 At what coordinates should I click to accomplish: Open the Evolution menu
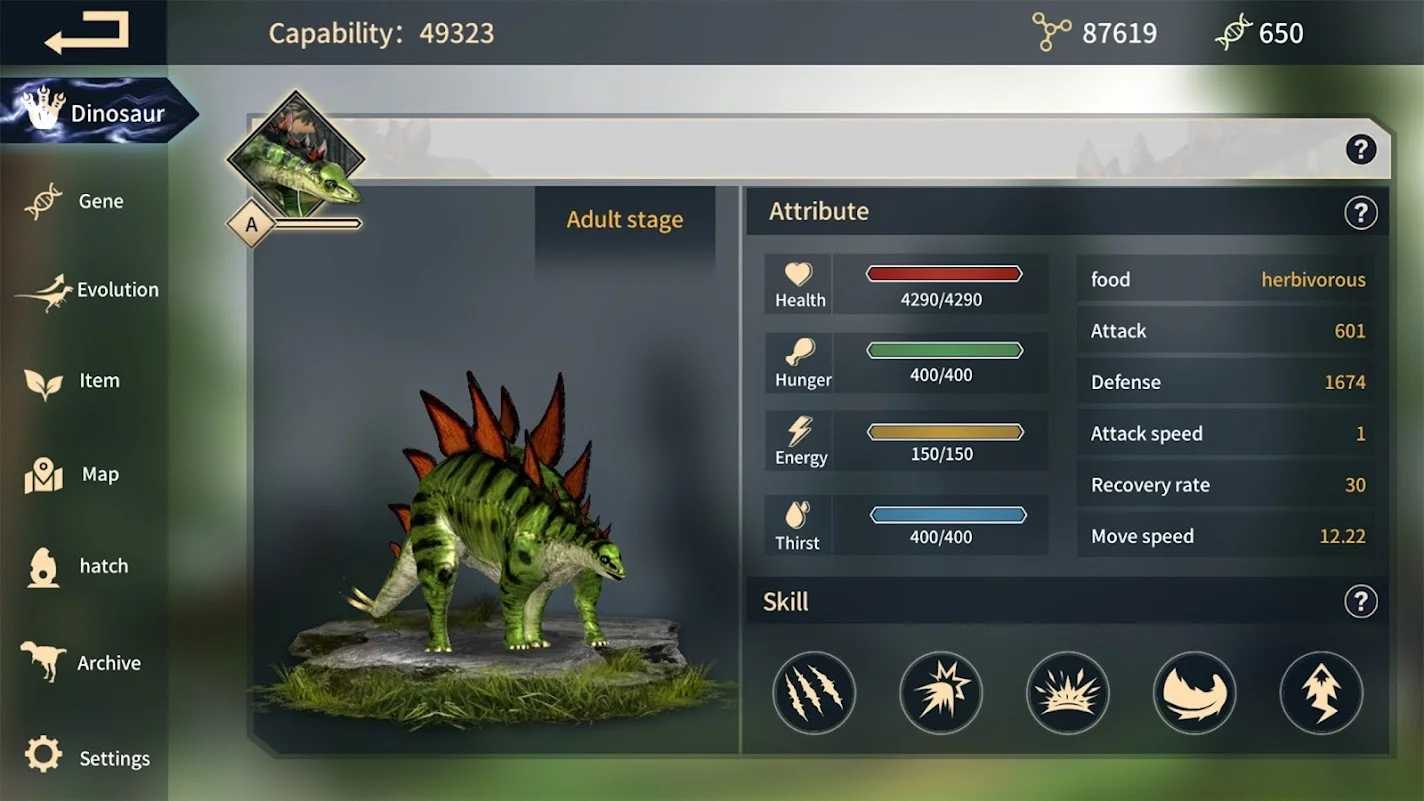coord(90,290)
